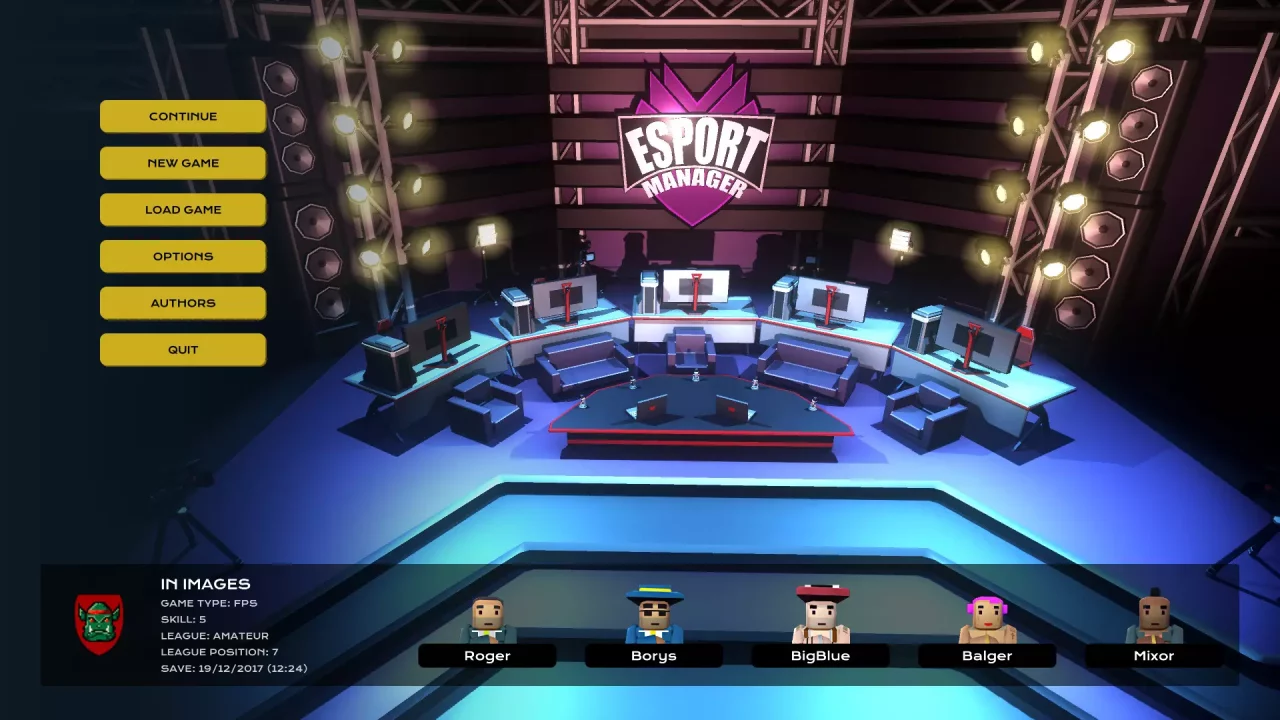Screen dimensions: 1280x720
Task: Quit the game
Action: (x=183, y=349)
